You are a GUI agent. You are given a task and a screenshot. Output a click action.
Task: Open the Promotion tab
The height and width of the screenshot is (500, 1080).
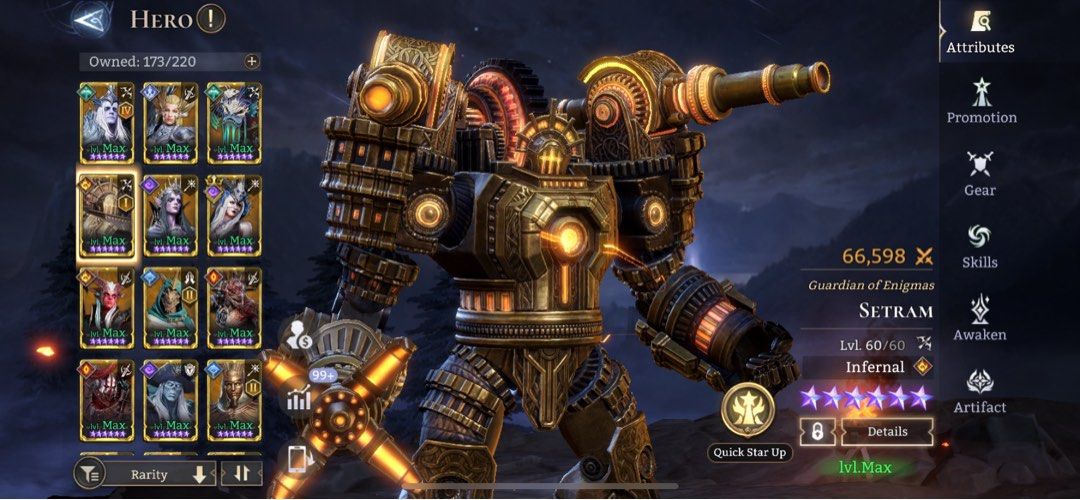click(x=981, y=101)
